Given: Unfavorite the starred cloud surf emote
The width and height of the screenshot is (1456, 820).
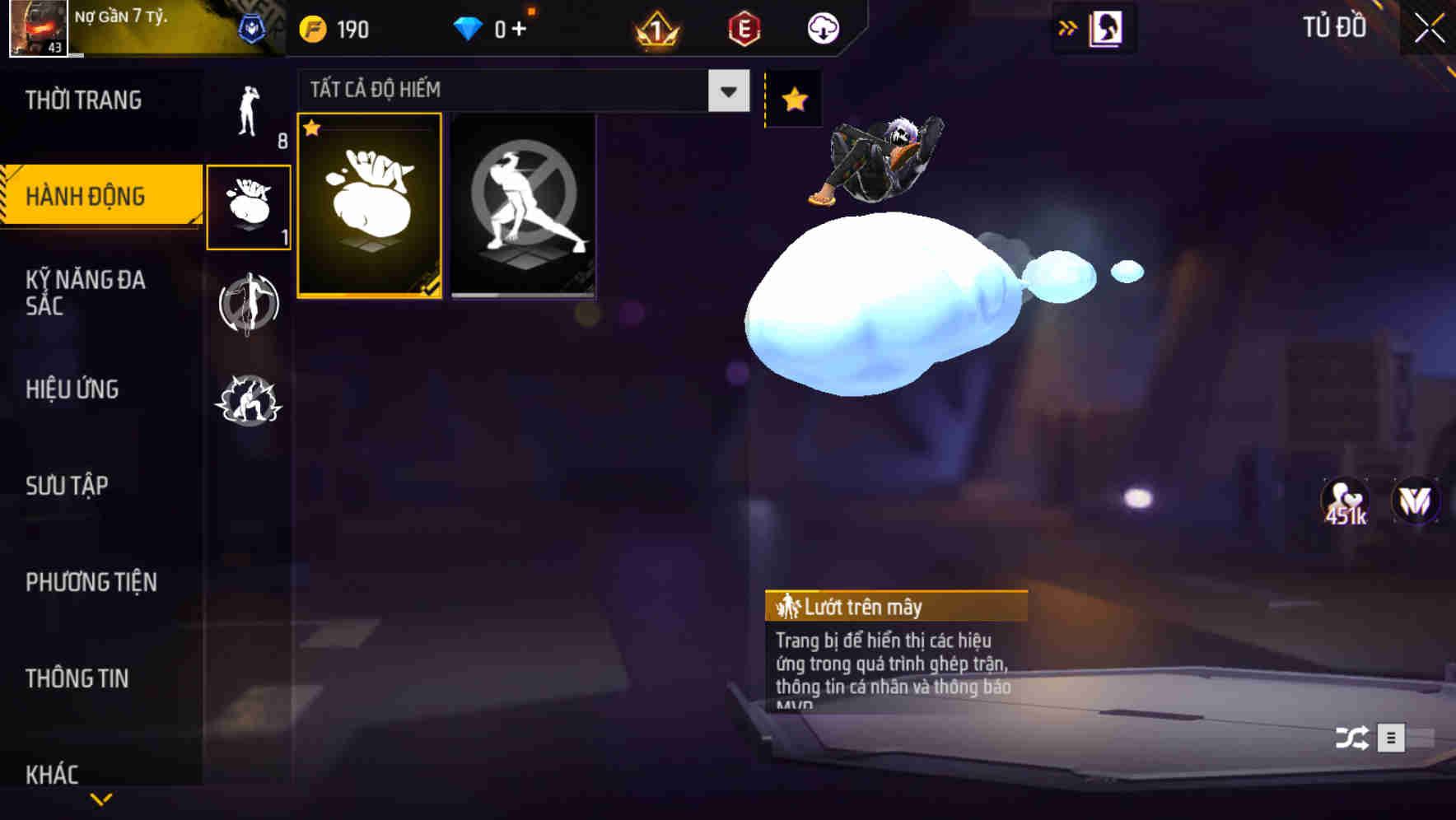Looking at the screenshot, I should [312, 128].
